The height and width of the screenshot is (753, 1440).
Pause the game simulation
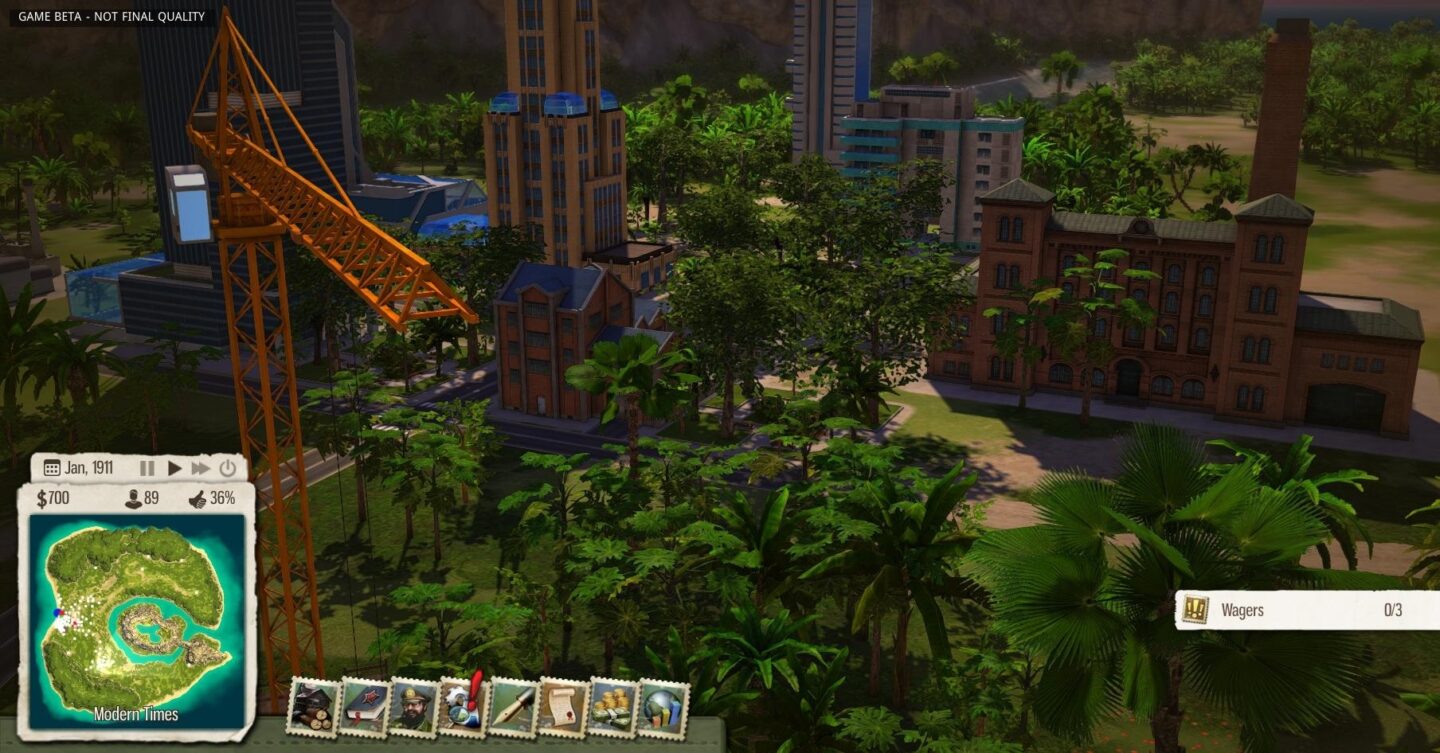coord(146,467)
